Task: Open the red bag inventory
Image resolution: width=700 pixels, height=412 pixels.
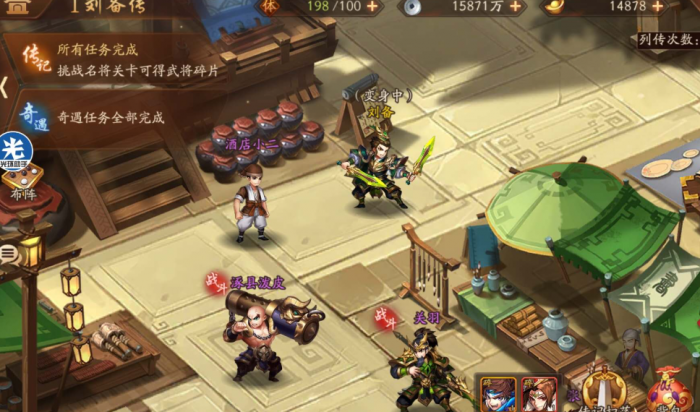Action: (668, 390)
